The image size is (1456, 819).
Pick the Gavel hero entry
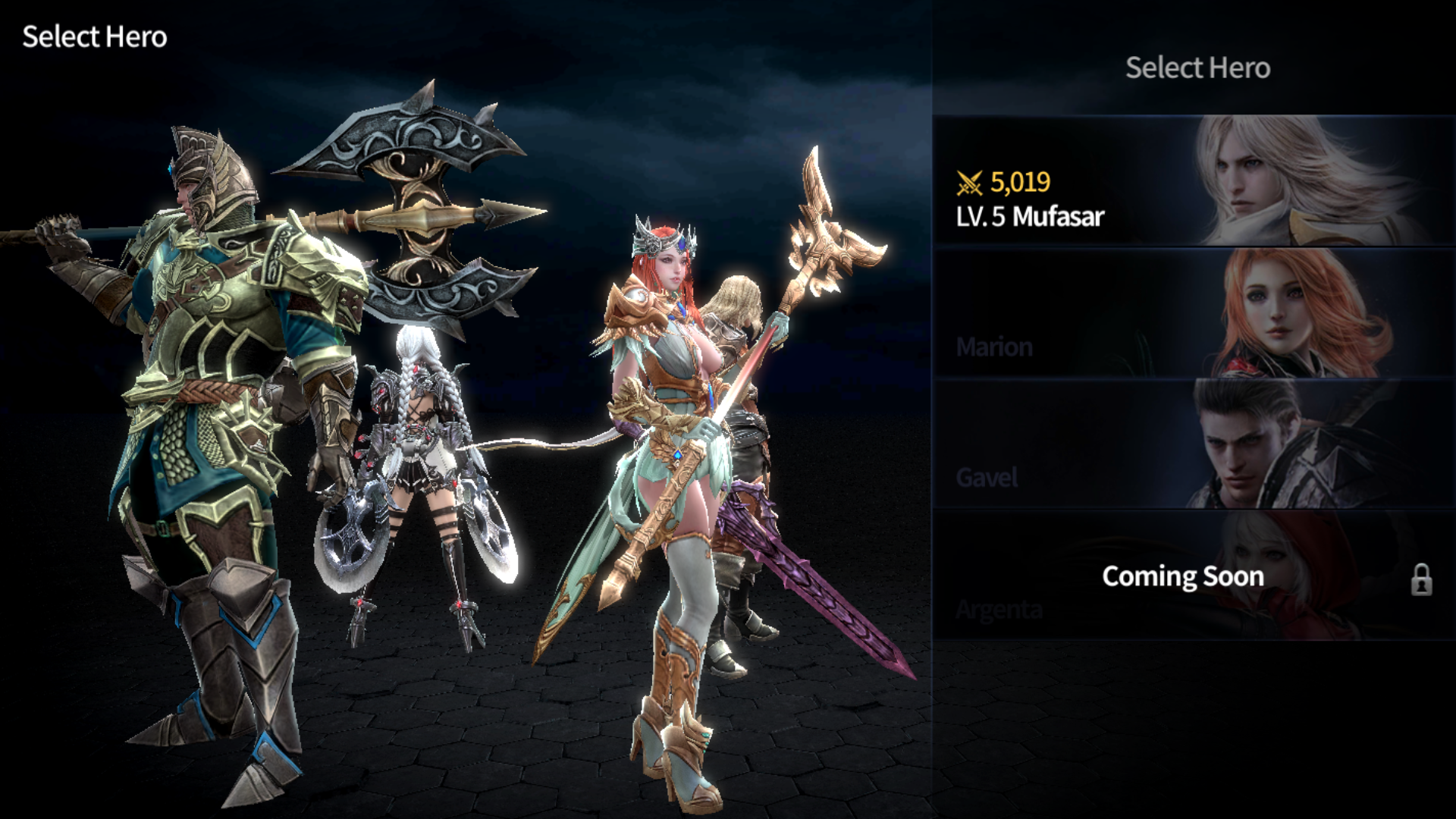click(1194, 444)
